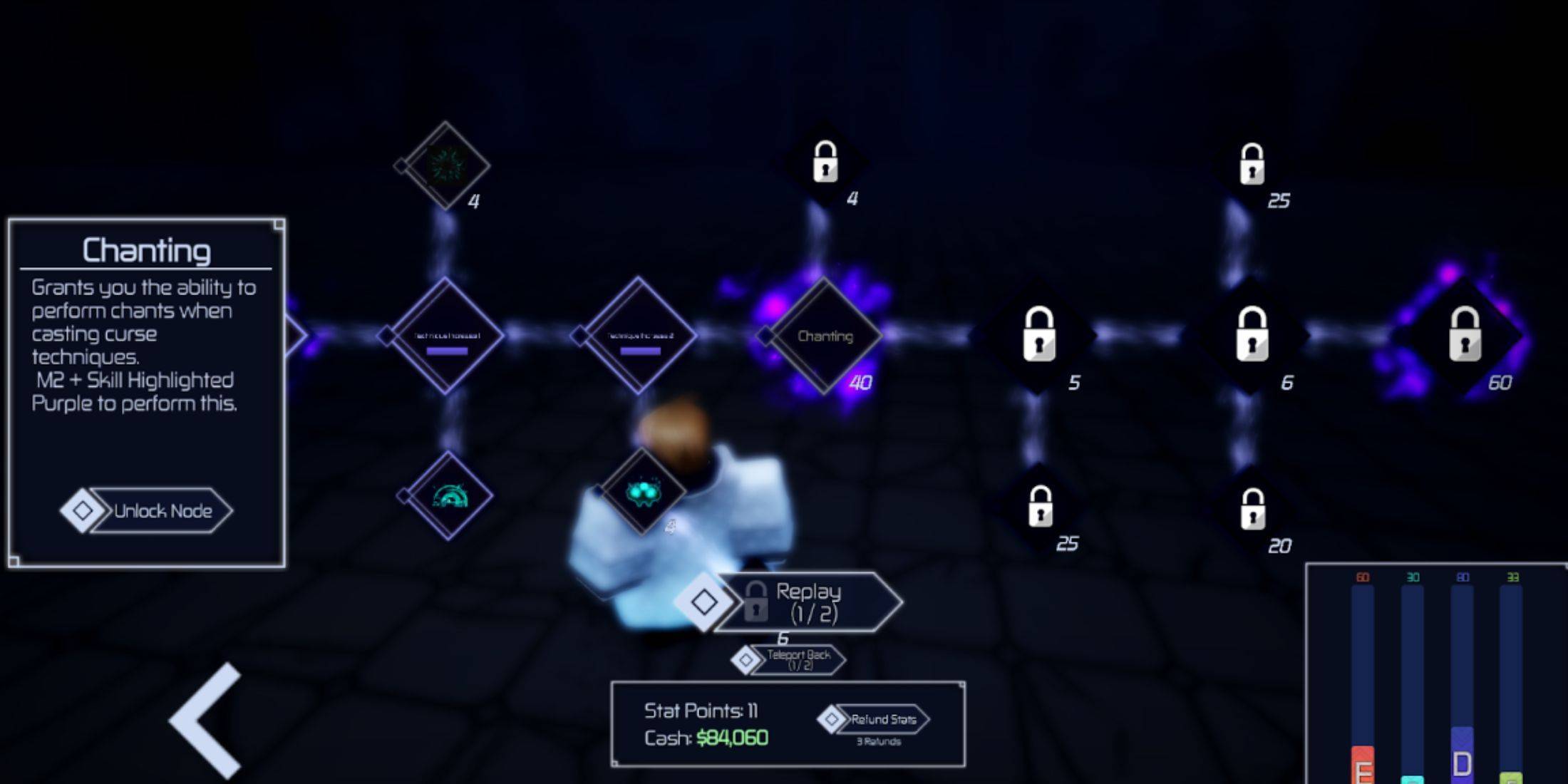Pick the glowing cyan orbs skill node
1568x784 pixels.
[642, 492]
